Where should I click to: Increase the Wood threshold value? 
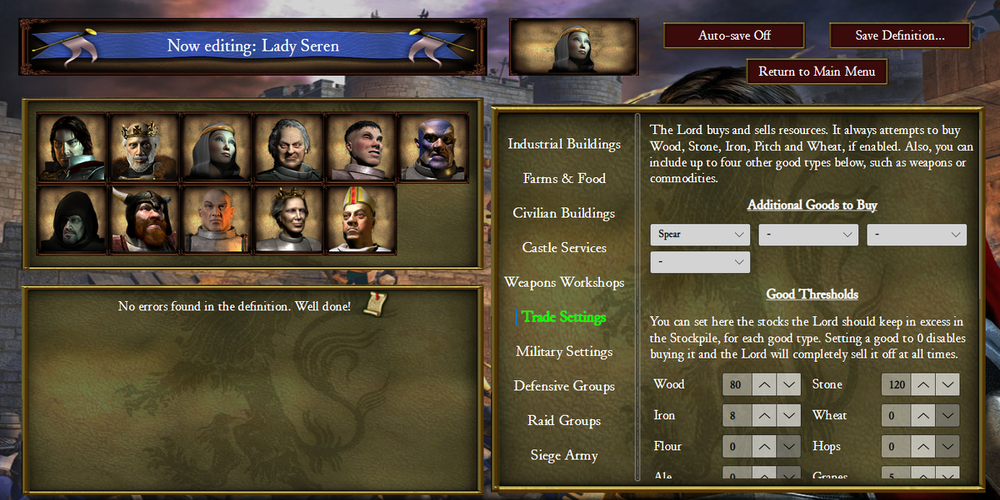[762, 385]
